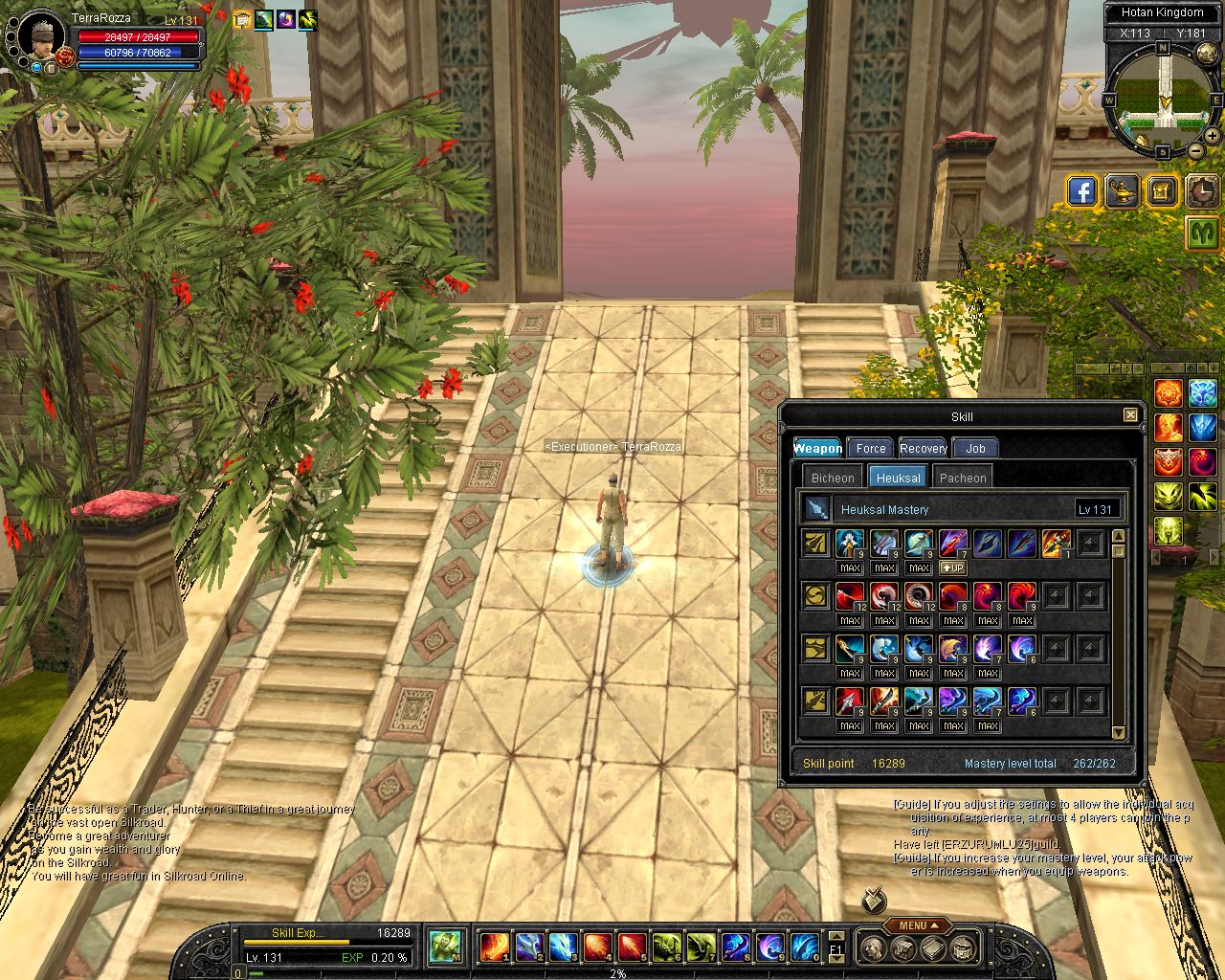Click the Heuksal Mastery spear icon
This screenshot has width=1225, height=980.
816,508
